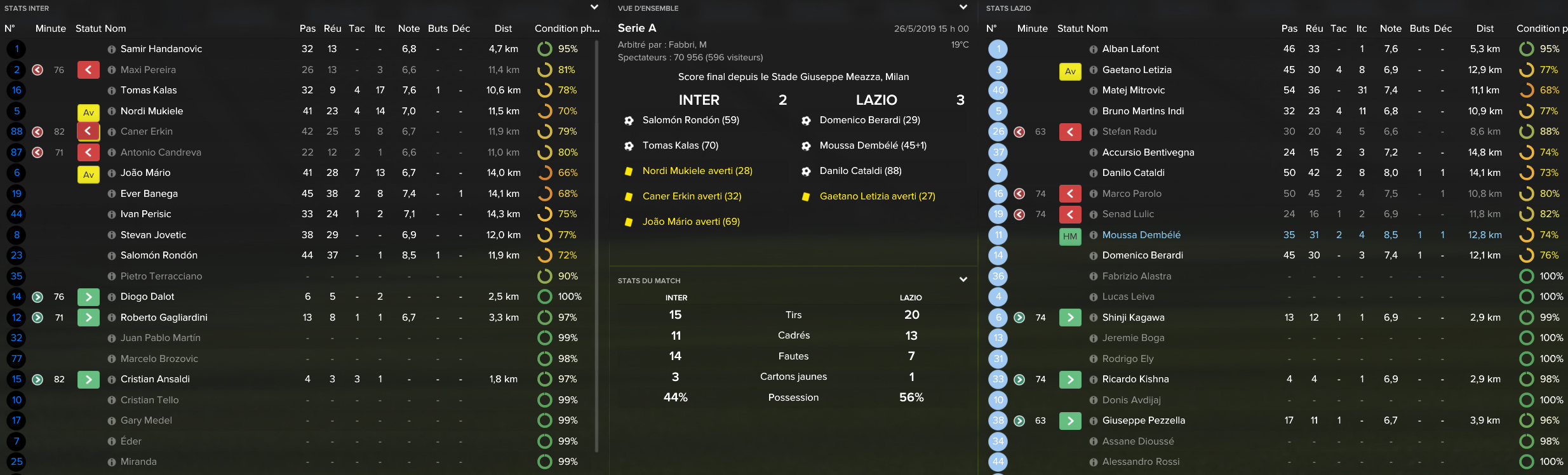This screenshot has width=1568, height=475.
Task: Show info icon for Alban Lafont
Action: 1094,50
